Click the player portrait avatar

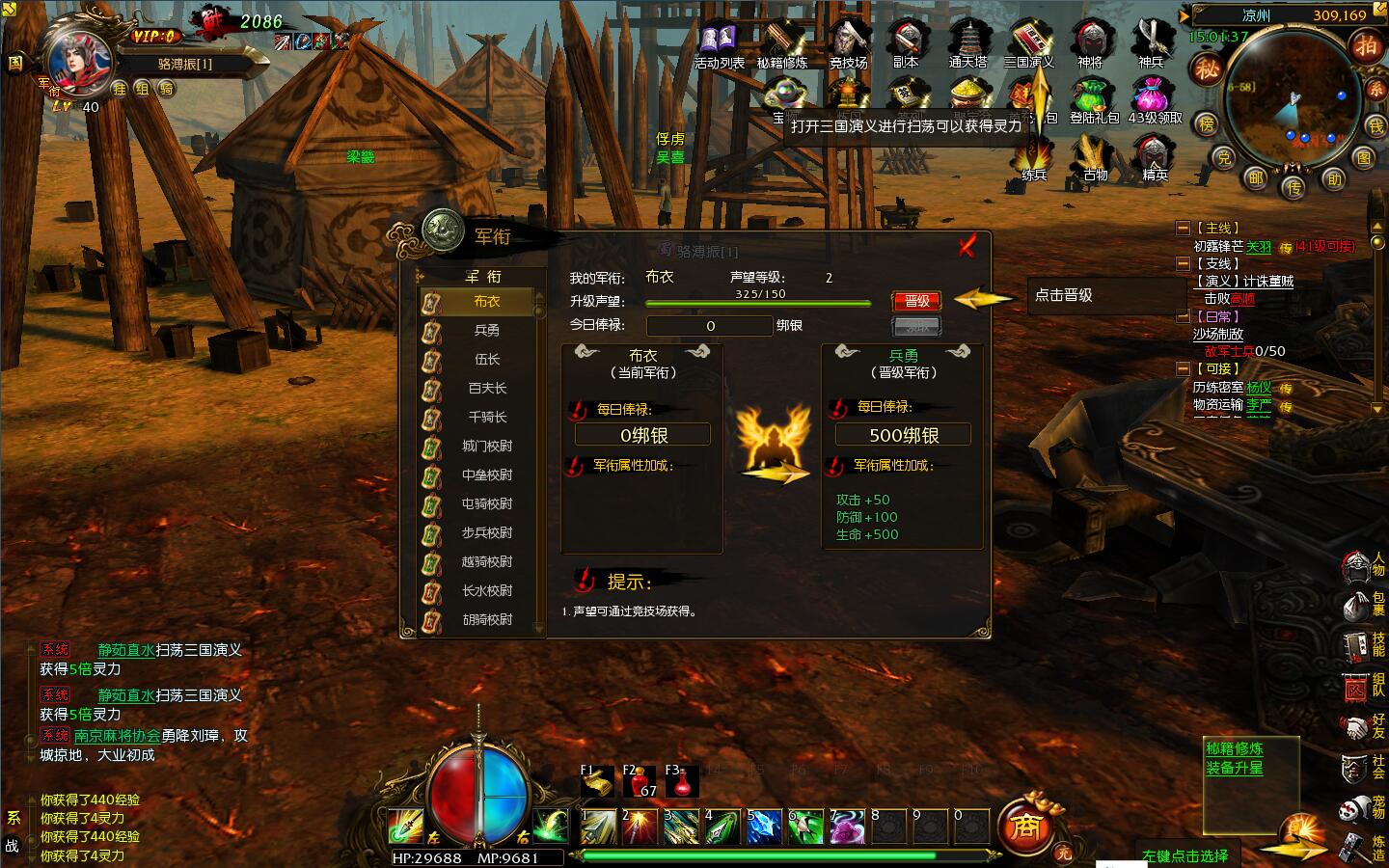click(75, 58)
